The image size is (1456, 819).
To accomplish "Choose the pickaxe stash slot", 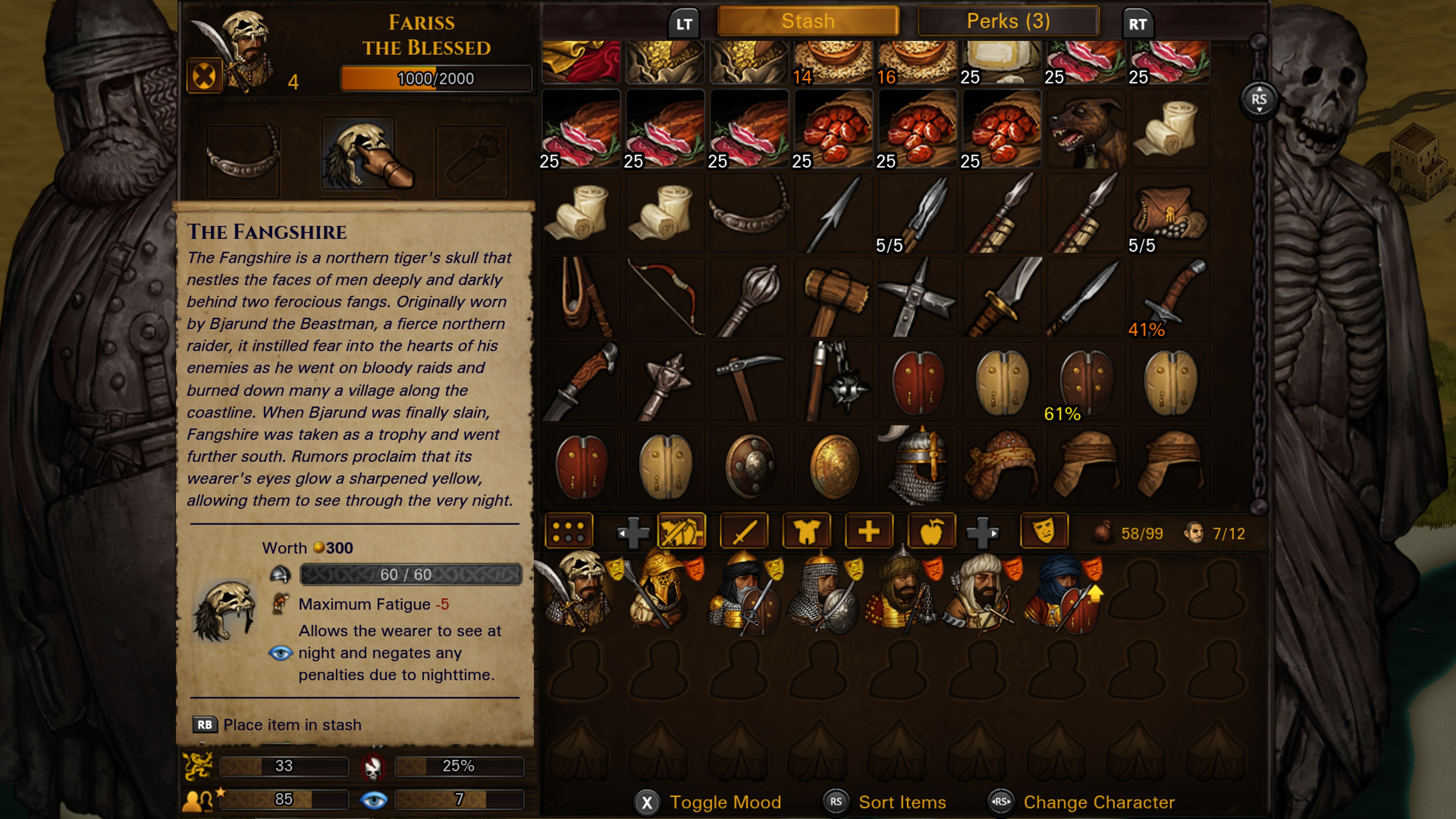I will click(749, 381).
